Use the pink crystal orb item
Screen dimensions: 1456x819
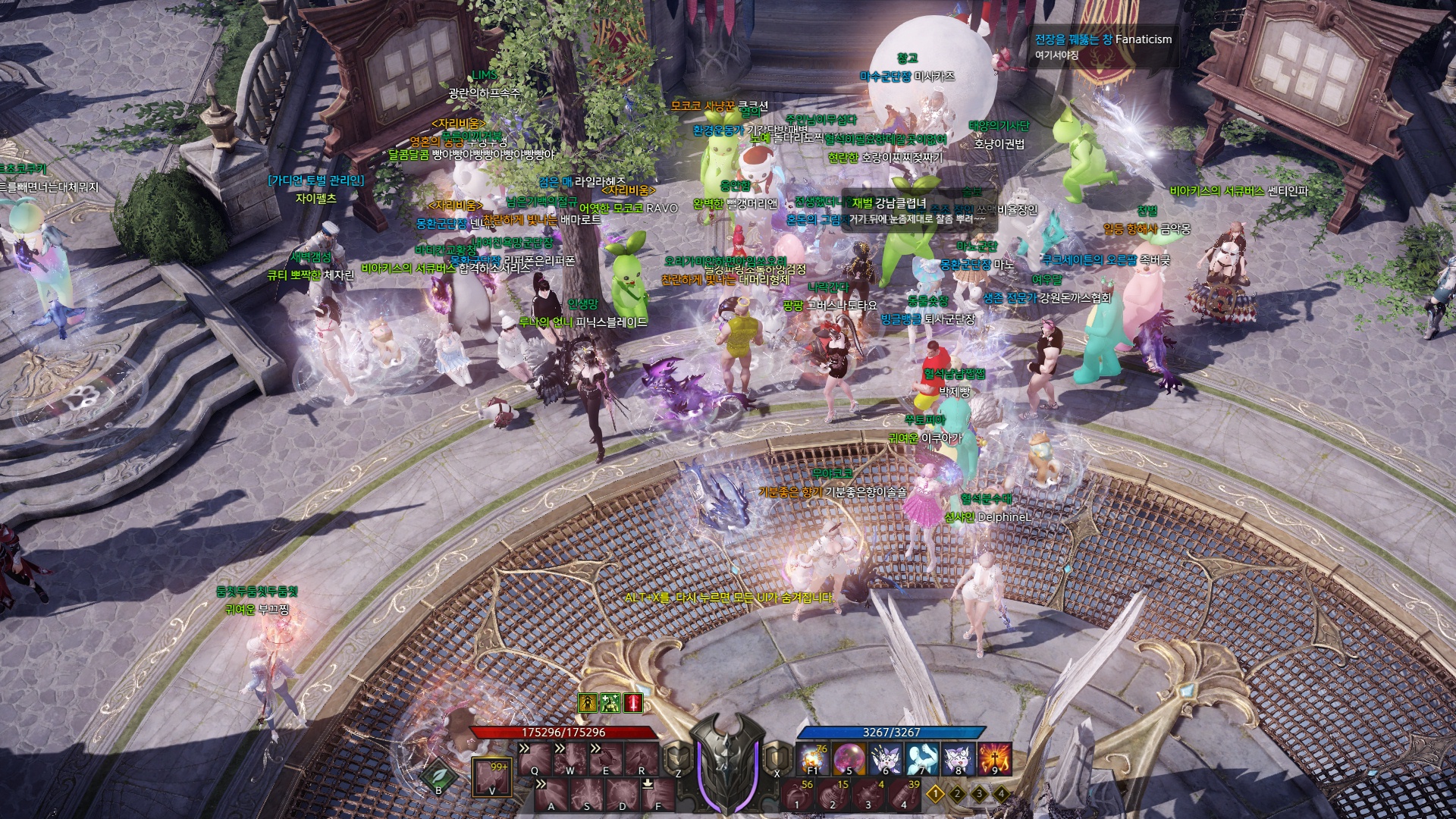click(x=849, y=759)
